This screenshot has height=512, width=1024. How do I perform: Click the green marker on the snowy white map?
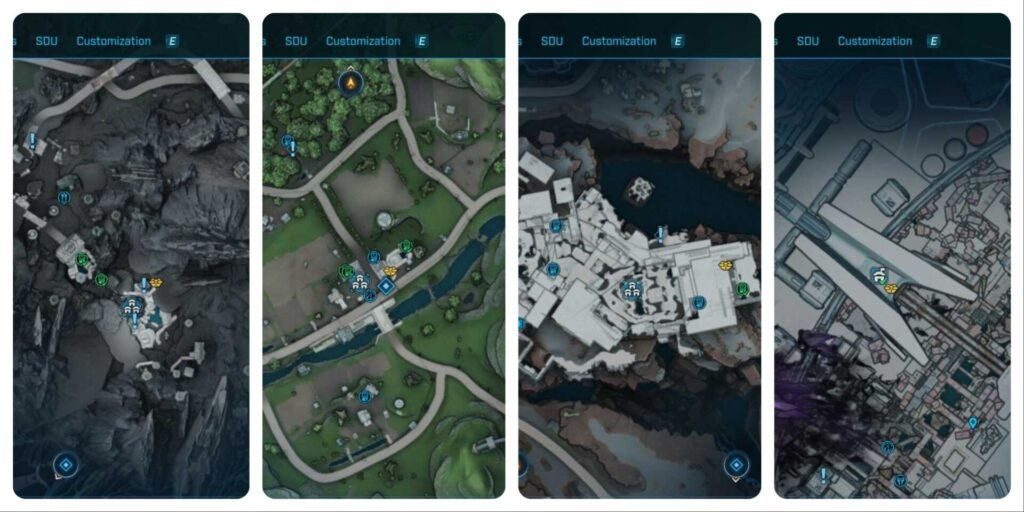coord(743,289)
